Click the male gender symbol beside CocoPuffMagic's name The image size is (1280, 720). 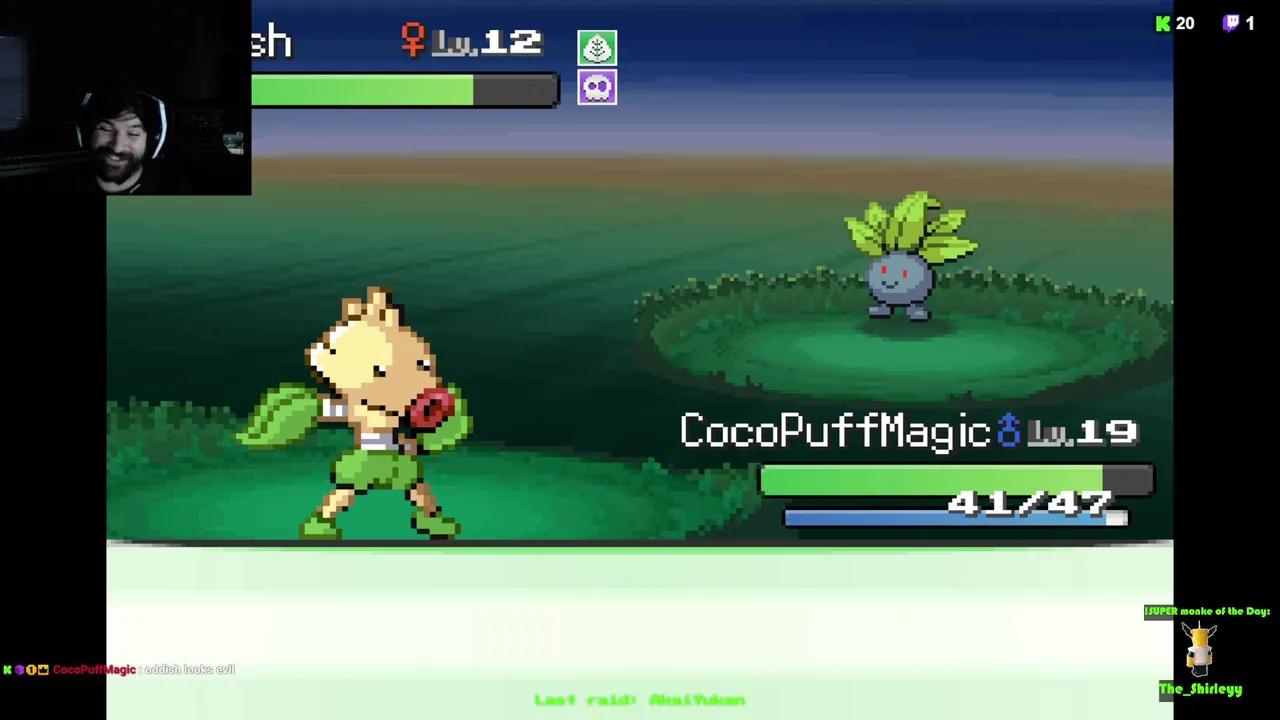(x=1008, y=431)
